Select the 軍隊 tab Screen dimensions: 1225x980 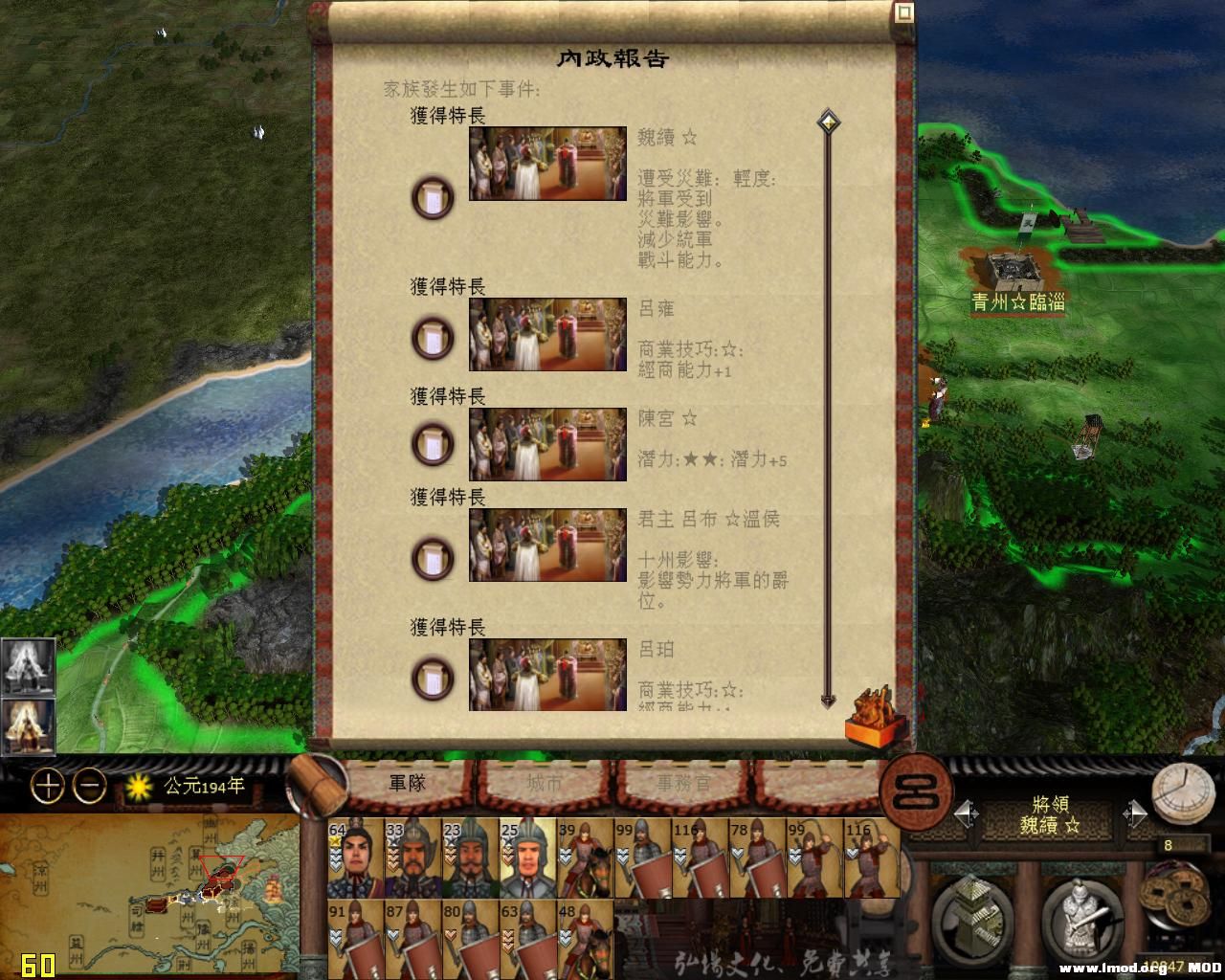point(407,783)
